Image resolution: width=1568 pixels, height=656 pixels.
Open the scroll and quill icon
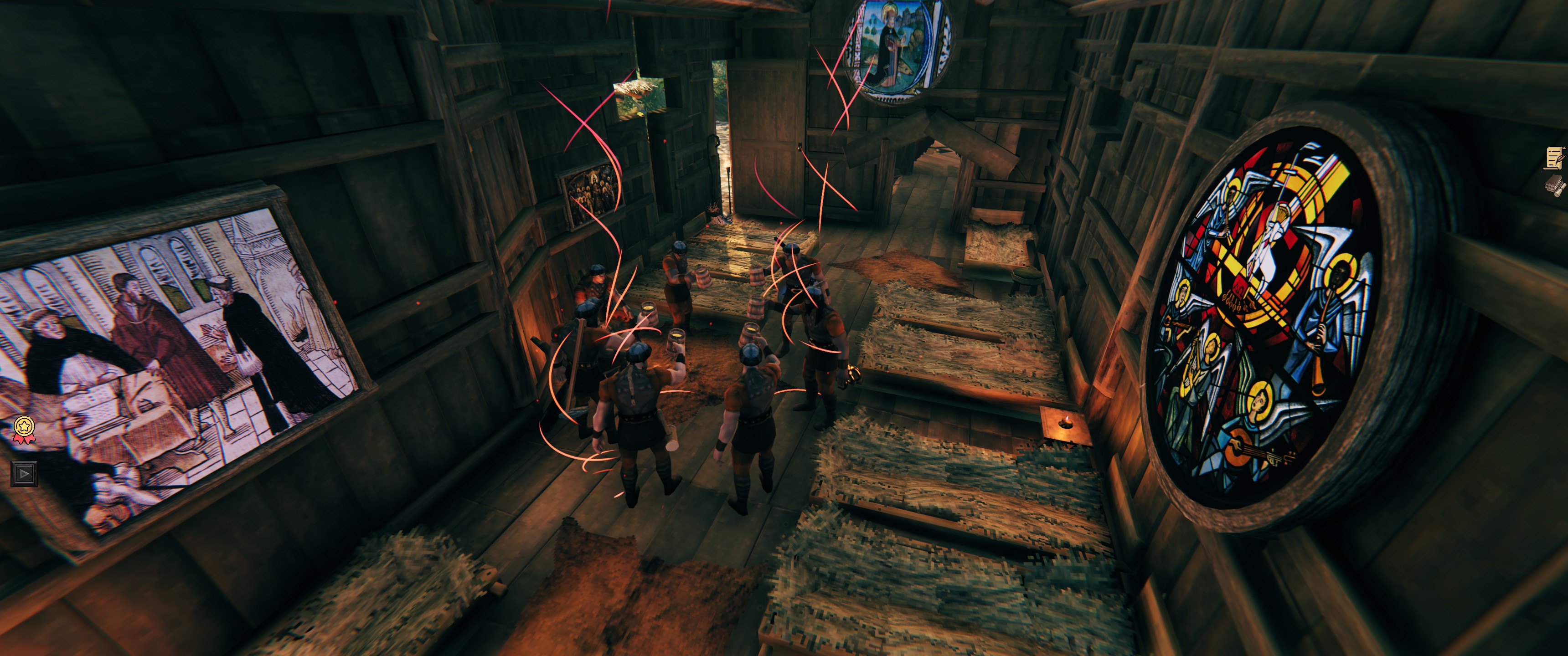pyautogui.click(x=1555, y=158)
